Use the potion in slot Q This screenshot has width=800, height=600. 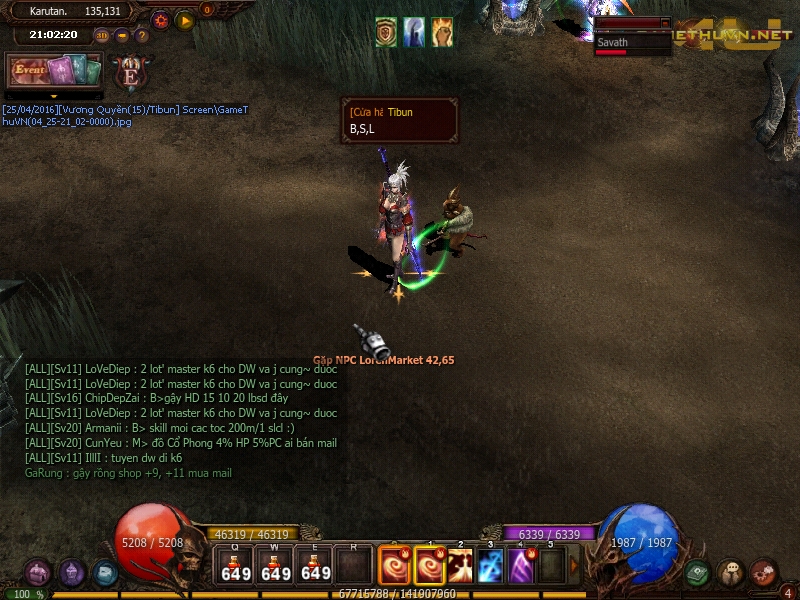pyautogui.click(x=236, y=566)
